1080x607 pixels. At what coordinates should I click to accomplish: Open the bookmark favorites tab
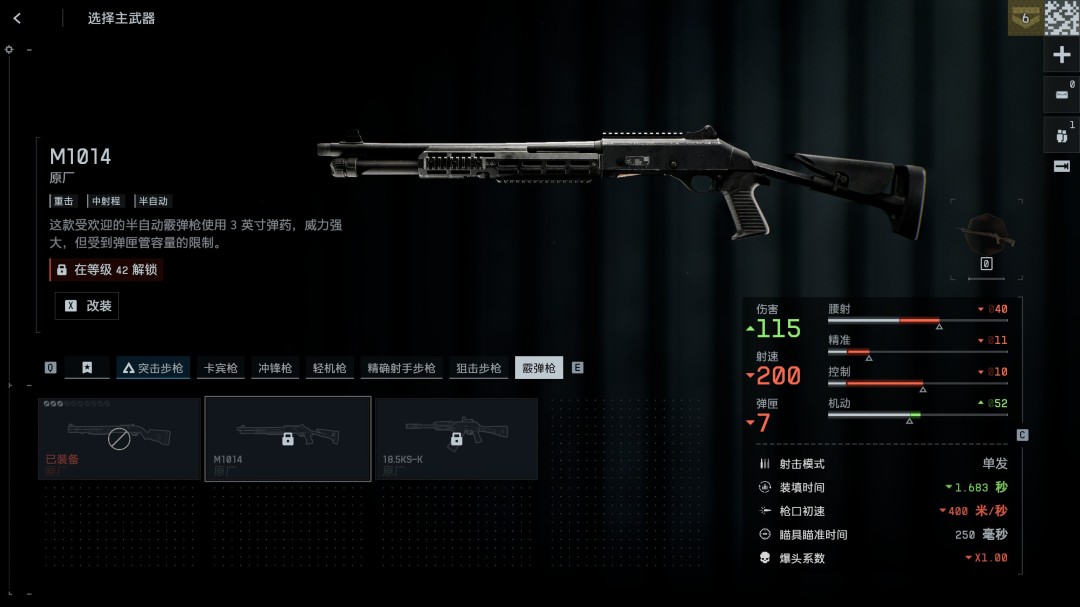click(x=87, y=368)
